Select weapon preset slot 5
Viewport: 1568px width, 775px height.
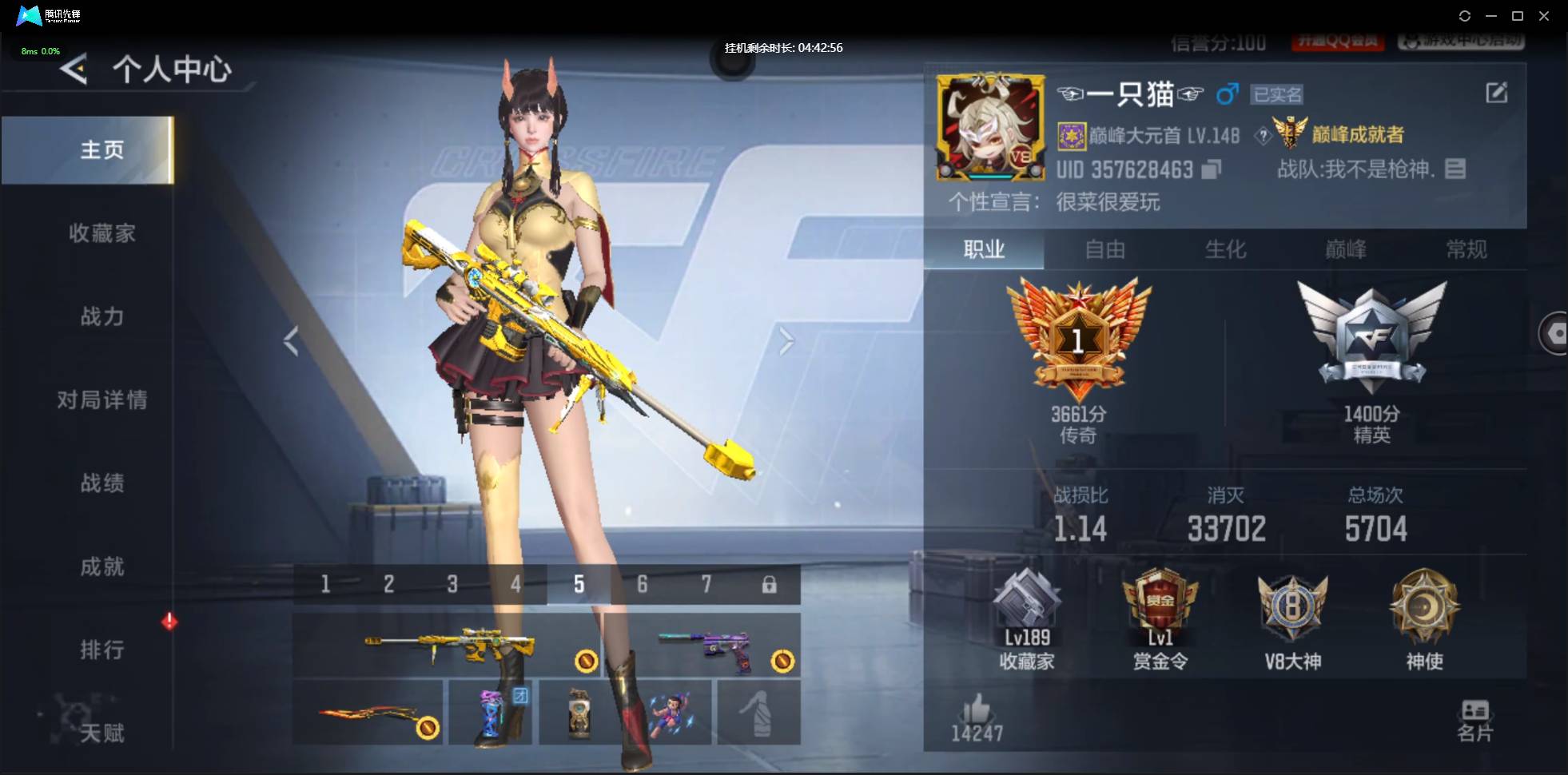[x=579, y=584]
